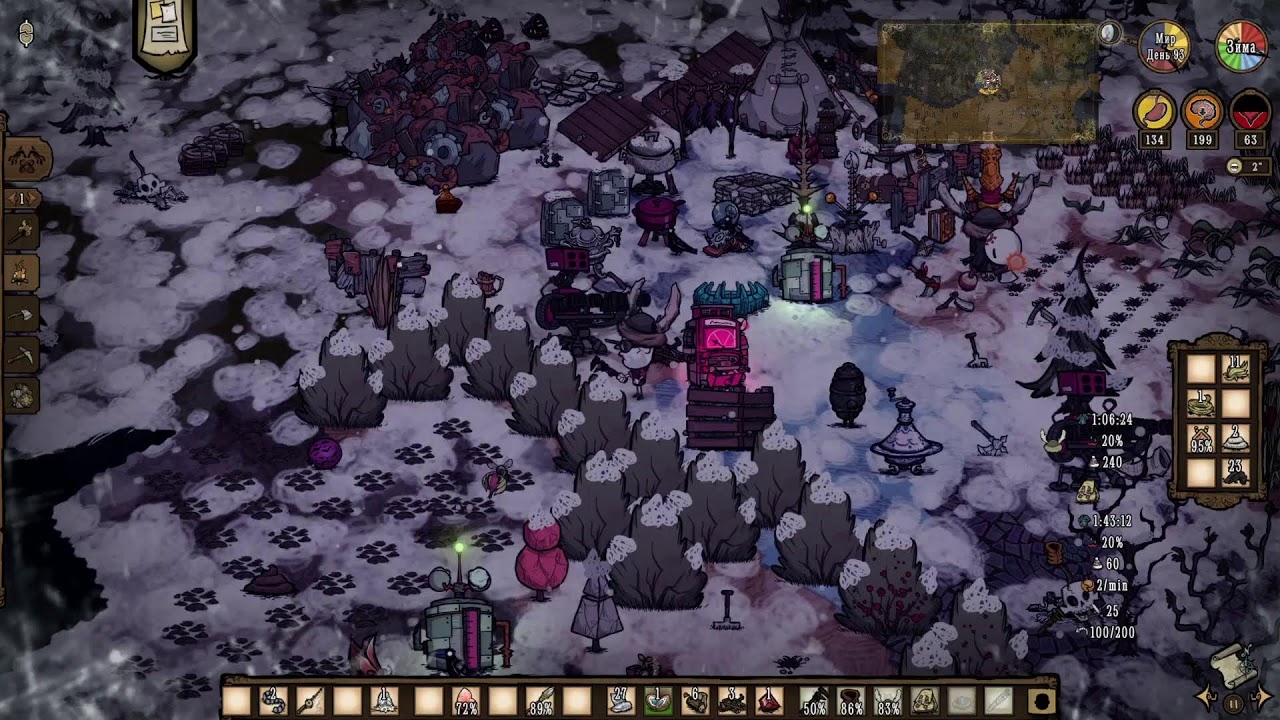Craft the torch from pinned recipes
The width and height of the screenshot is (1280, 720).
coord(24,232)
